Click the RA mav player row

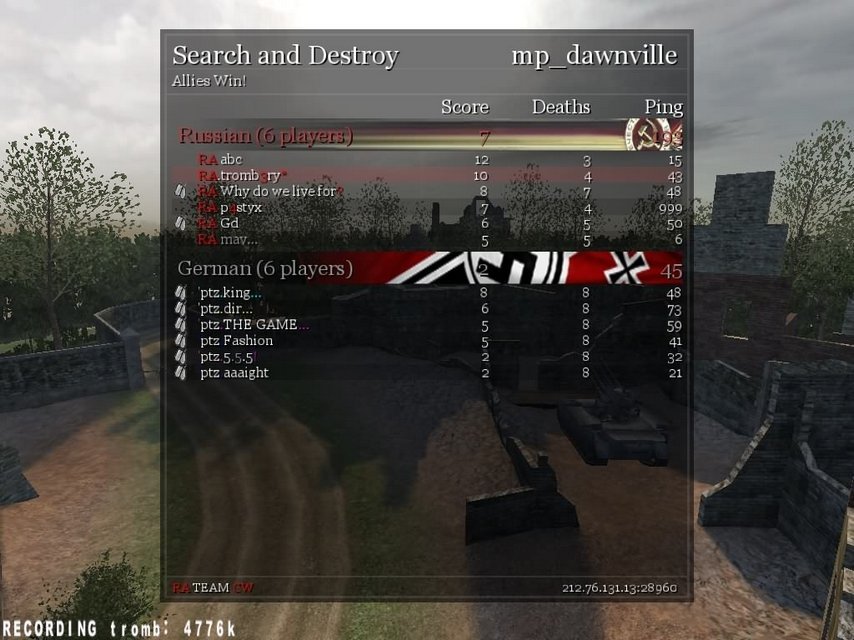228,240
